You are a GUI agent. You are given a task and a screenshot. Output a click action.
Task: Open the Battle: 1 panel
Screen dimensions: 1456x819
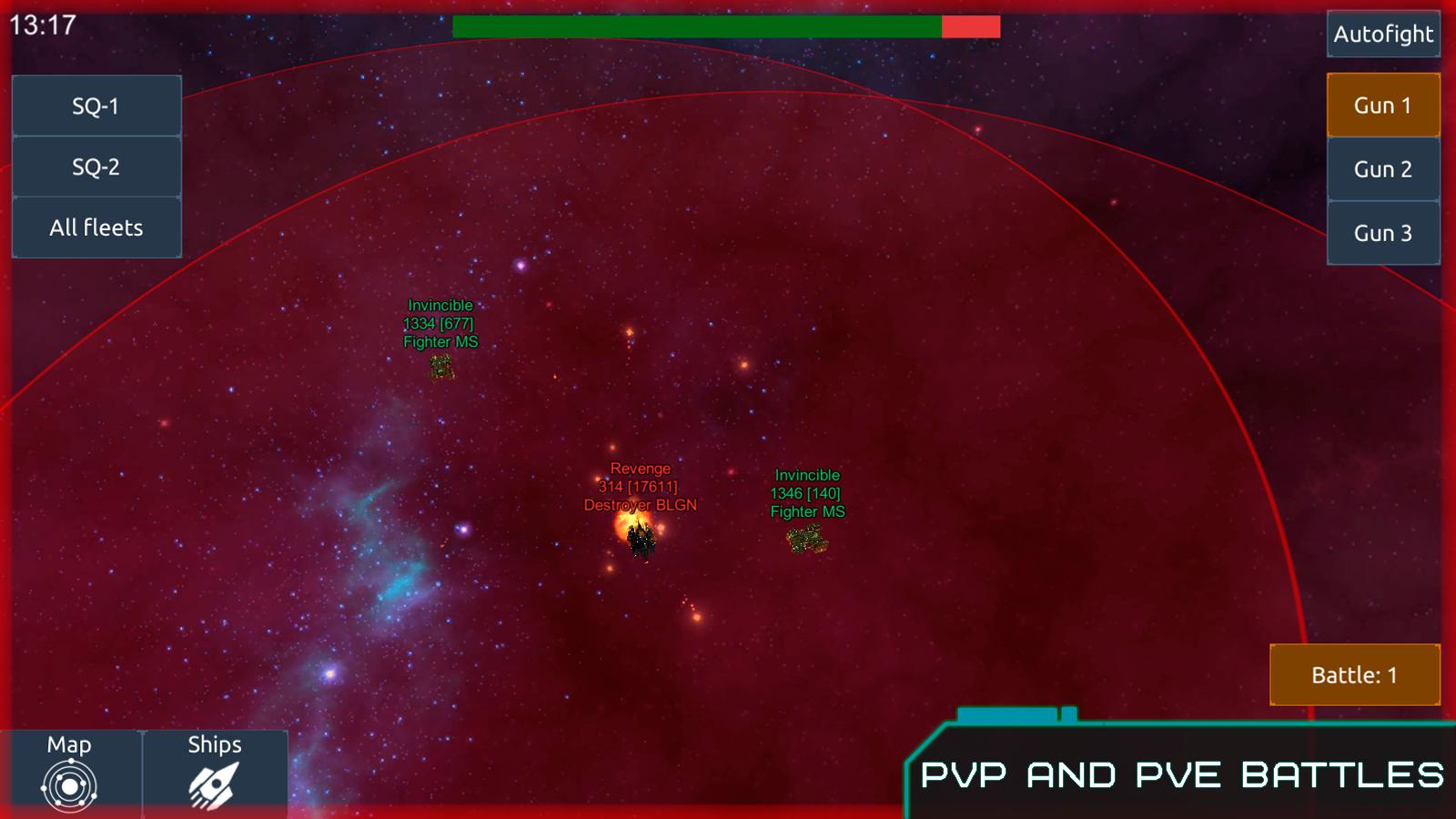(x=1354, y=675)
